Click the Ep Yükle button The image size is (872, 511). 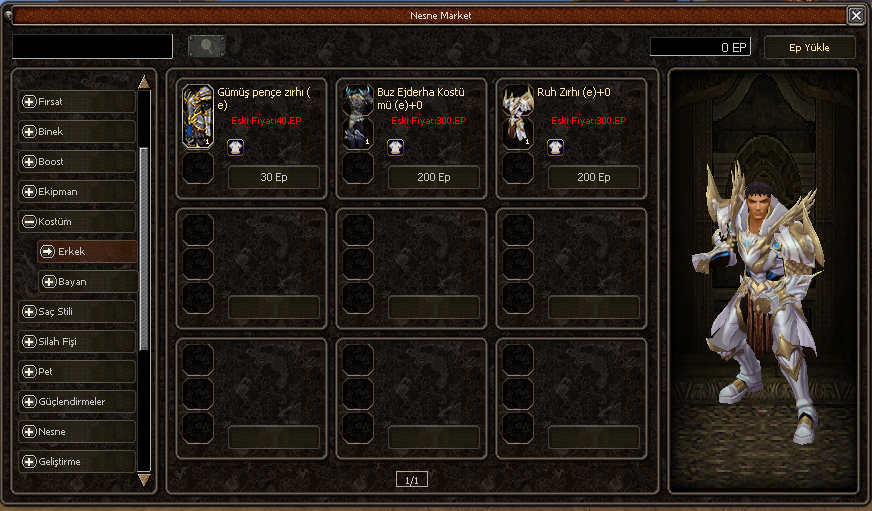809,47
